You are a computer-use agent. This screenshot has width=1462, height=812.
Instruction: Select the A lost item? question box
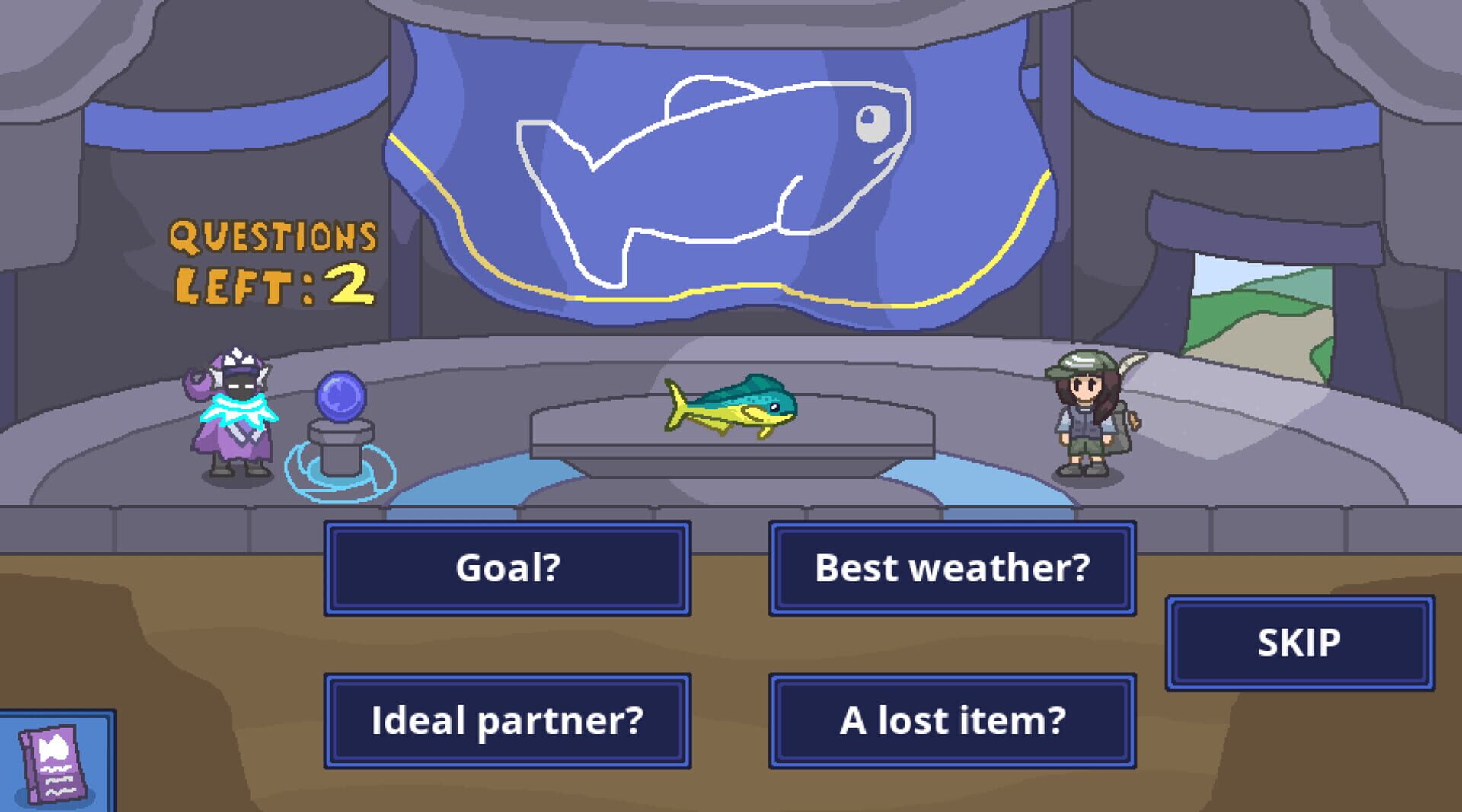click(x=952, y=719)
